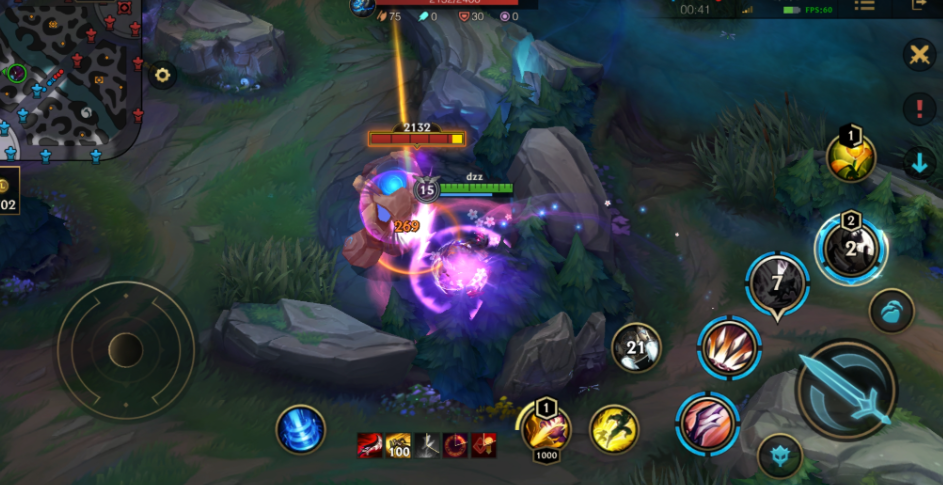Tap the ability with 2 second cooldown

[x=851, y=247]
